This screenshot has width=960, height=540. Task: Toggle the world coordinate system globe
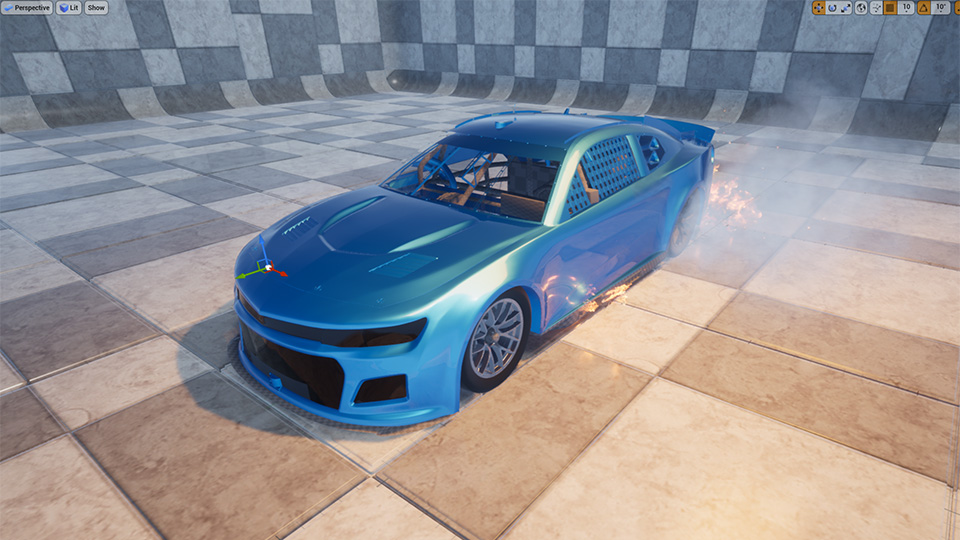click(861, 8)
